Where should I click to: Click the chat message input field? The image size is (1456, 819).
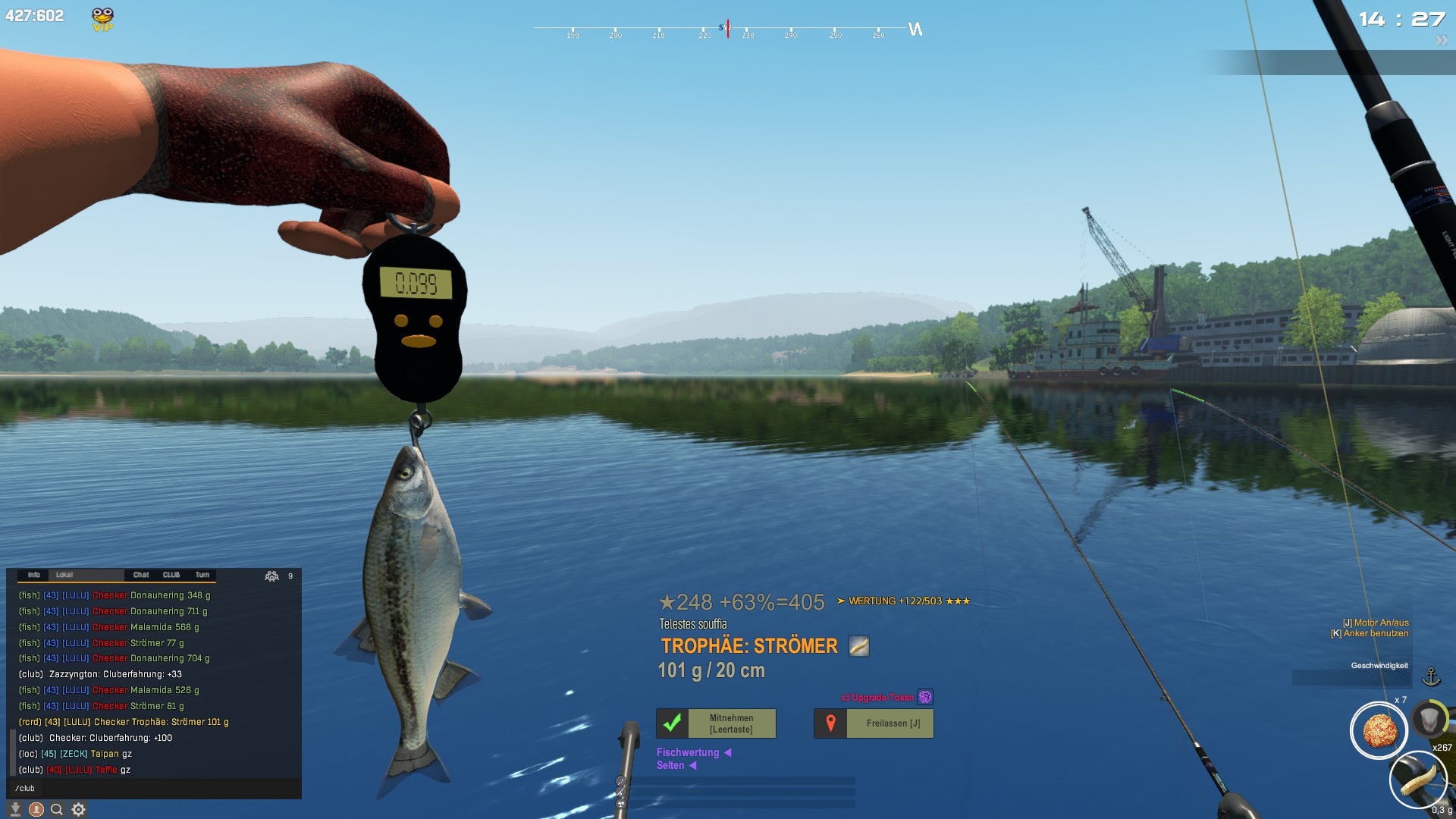(x=152, y=789)
